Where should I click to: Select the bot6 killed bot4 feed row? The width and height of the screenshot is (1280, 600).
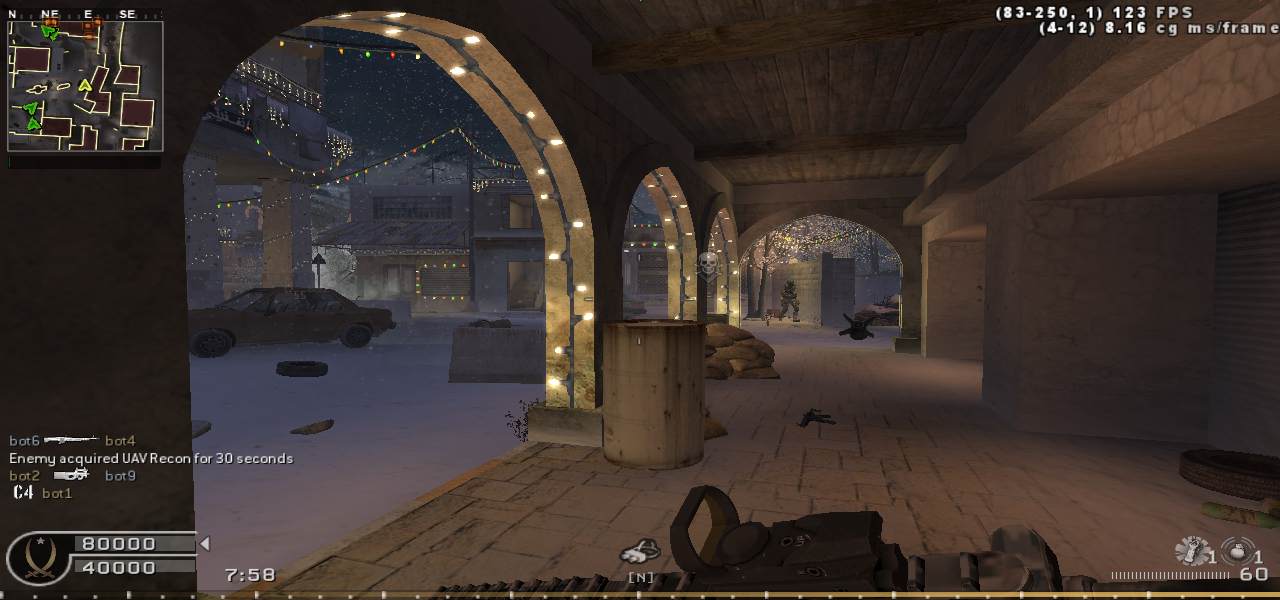(x=72, y=440)
